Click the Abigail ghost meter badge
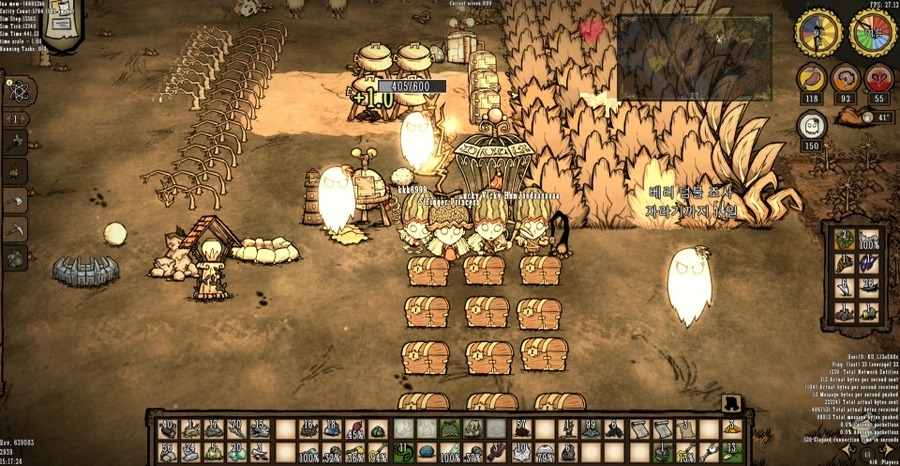 [811, 125]
